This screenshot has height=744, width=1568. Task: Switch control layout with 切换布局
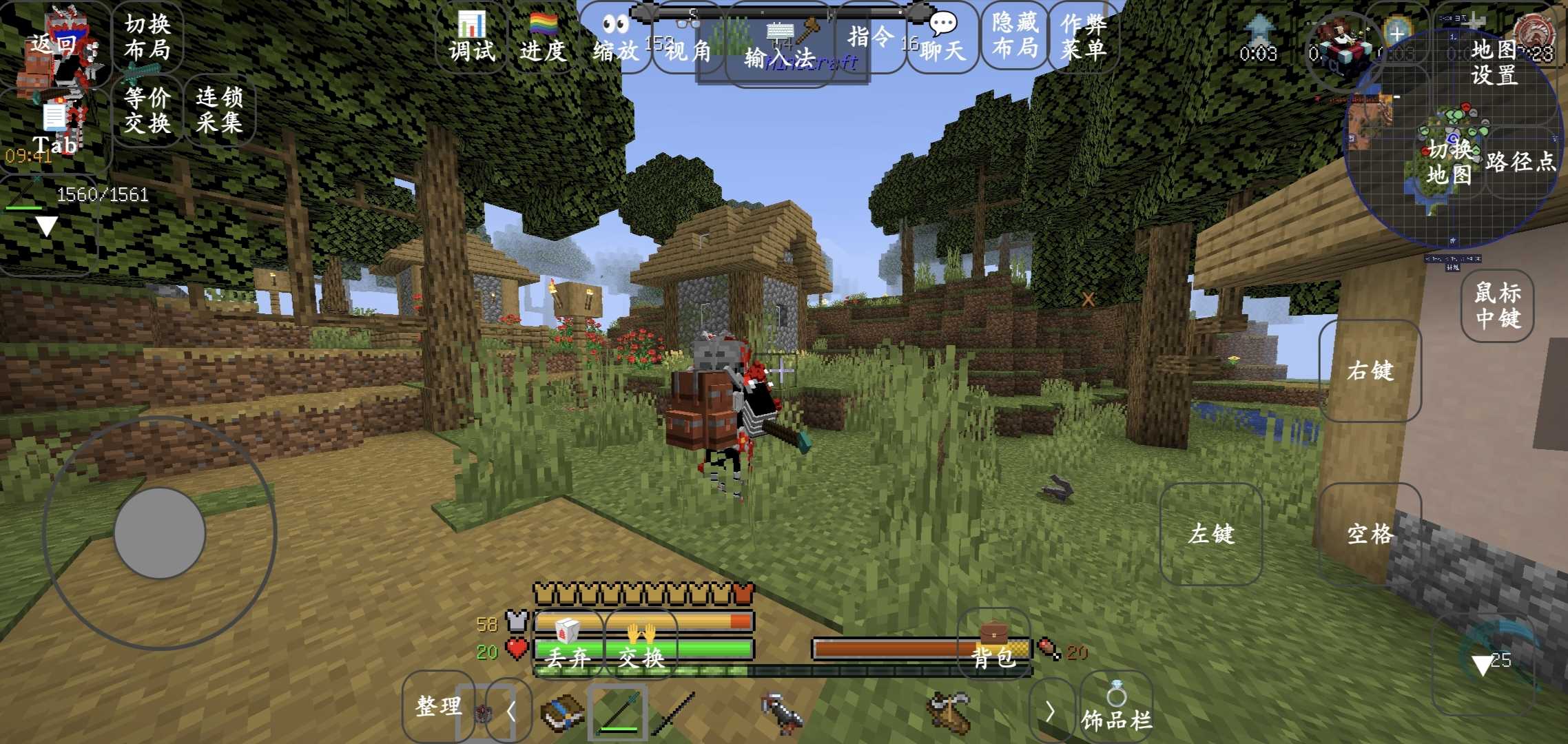click(147, 37)
